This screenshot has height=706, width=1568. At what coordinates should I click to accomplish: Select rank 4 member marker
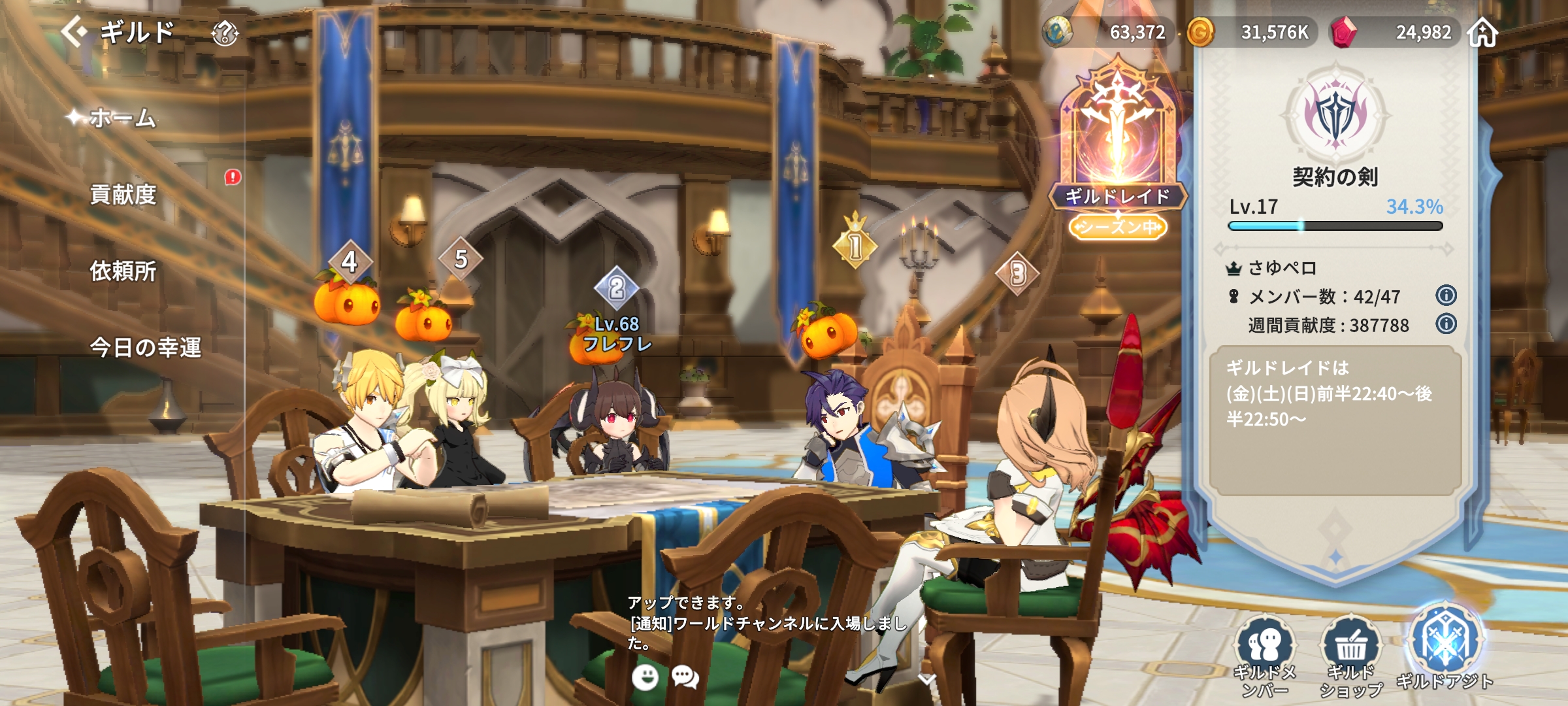point(350,262)
